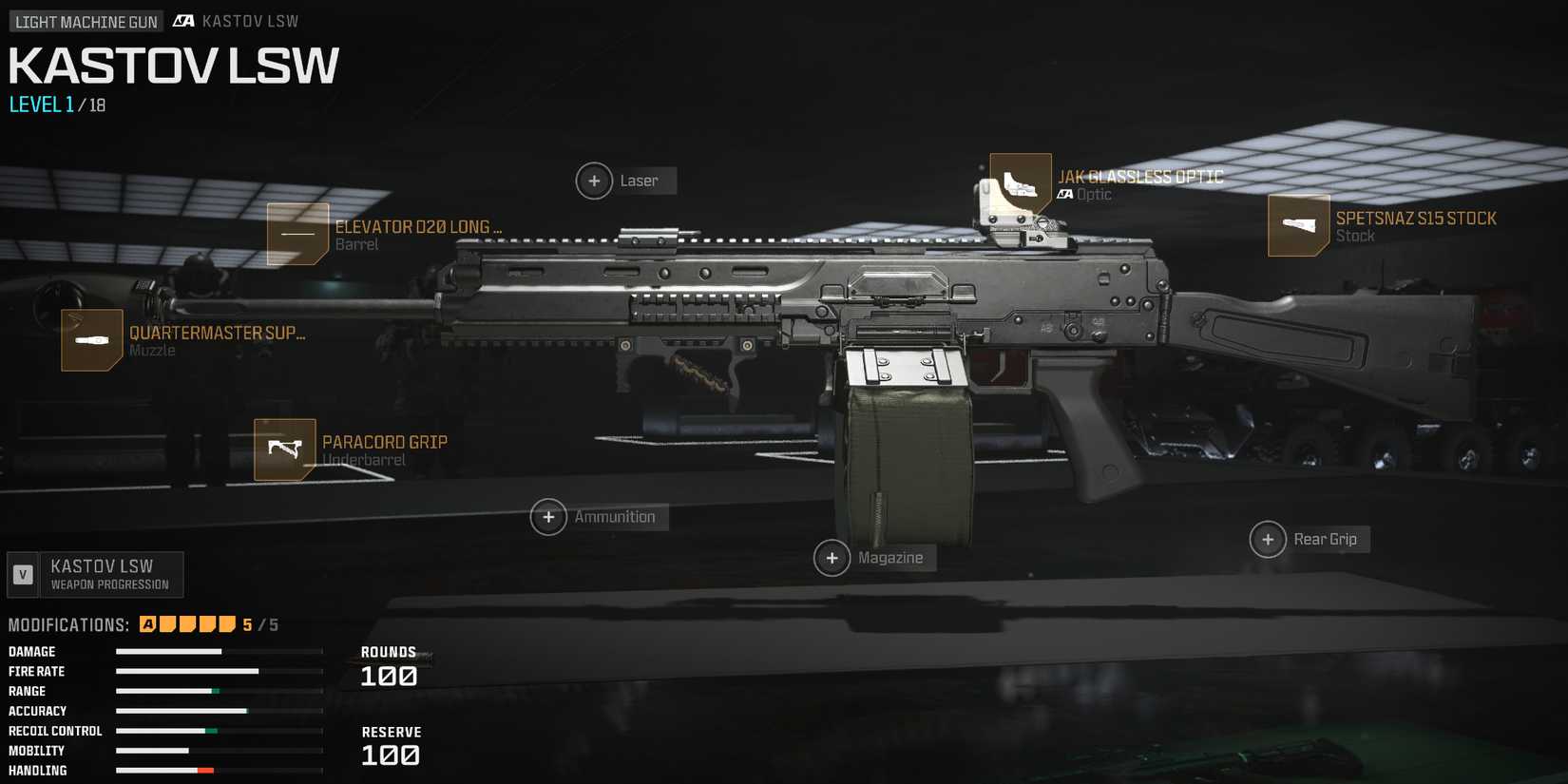The width and height of the screenshot is (1568, 784).
Task: Expand the Weapon Progression panel
Action: tap(95, 574)
